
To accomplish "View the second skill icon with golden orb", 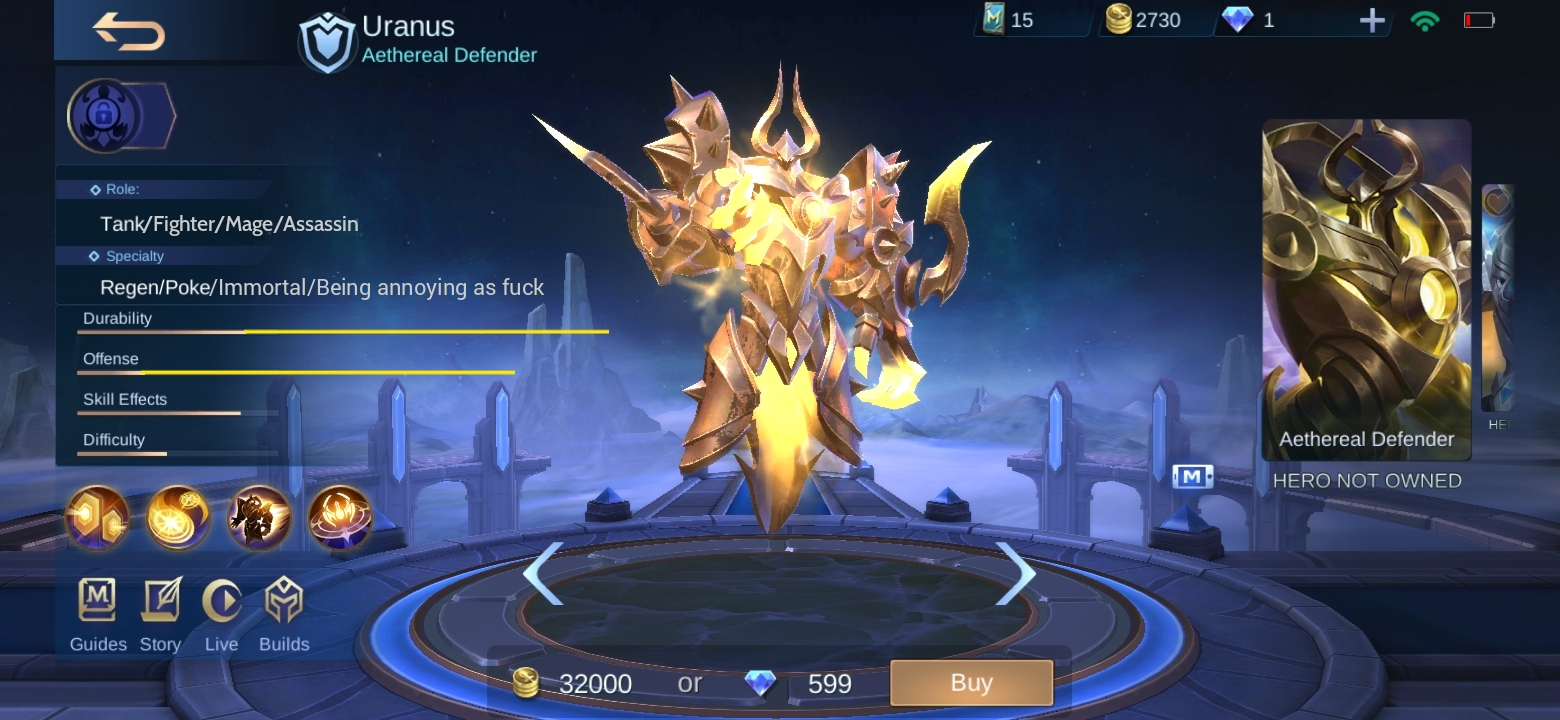I will [x=178, y=517].
